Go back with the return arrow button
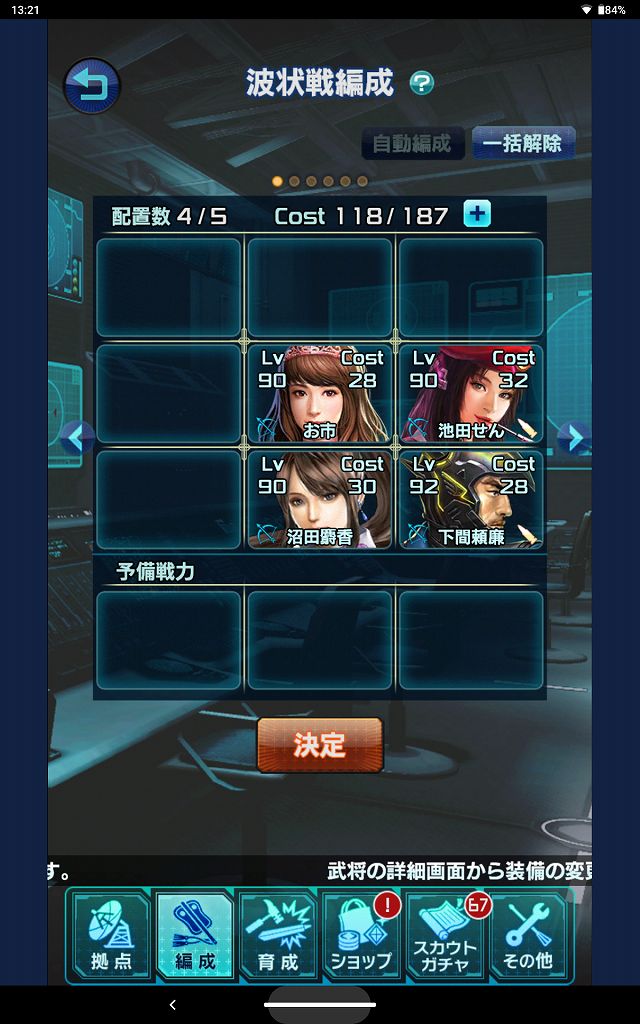 [x=92, y=86]
